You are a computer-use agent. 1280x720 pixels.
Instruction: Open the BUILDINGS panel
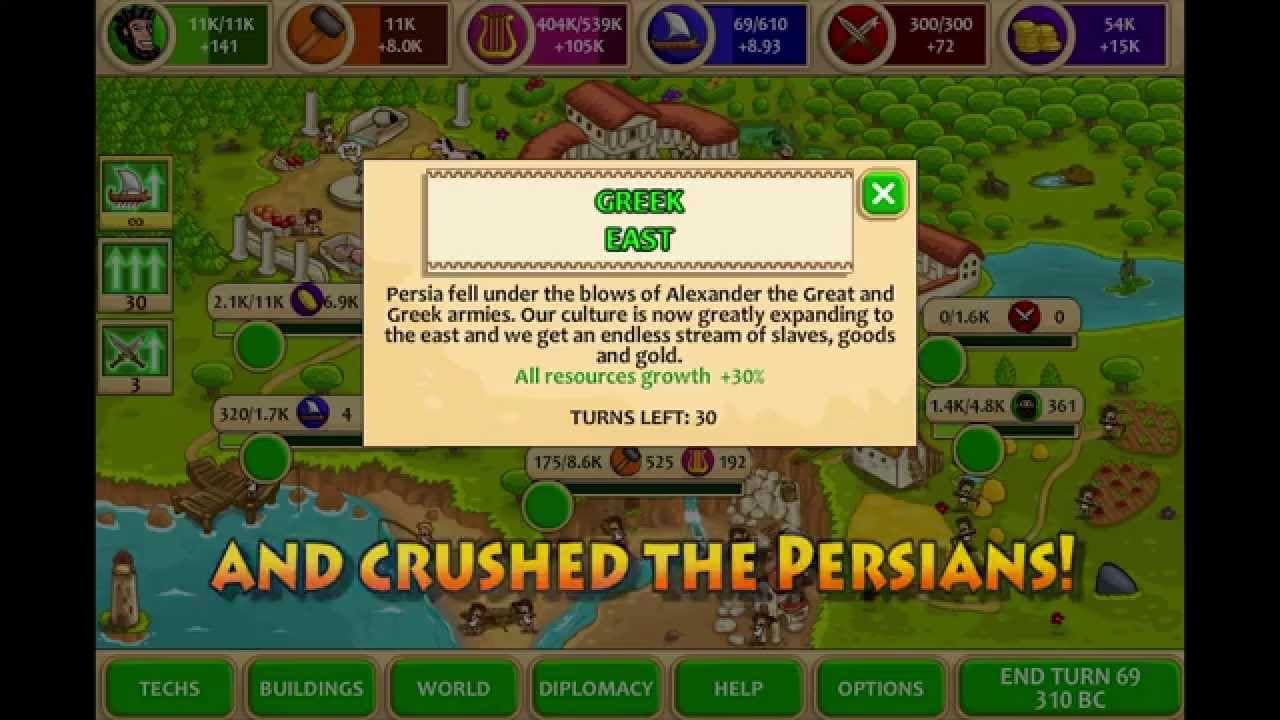[311, 688]
